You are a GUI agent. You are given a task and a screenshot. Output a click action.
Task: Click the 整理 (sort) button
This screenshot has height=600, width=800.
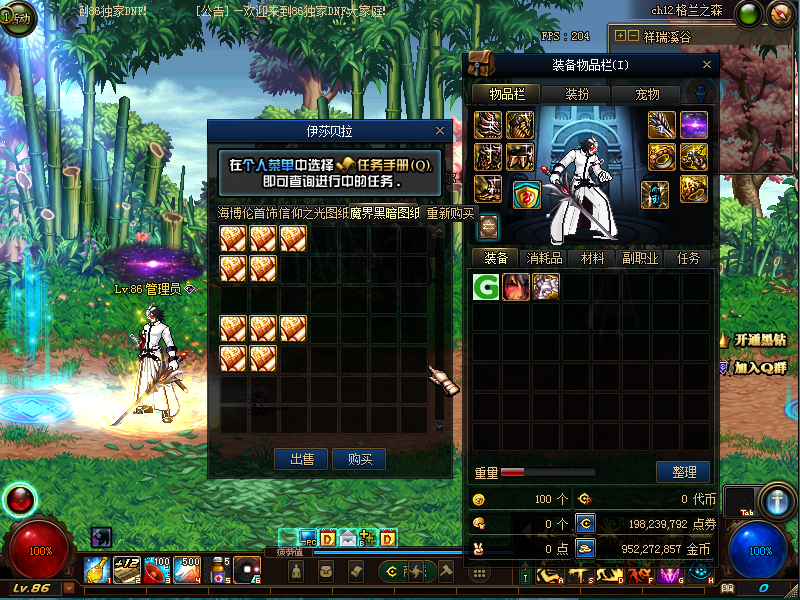(683, 472)
